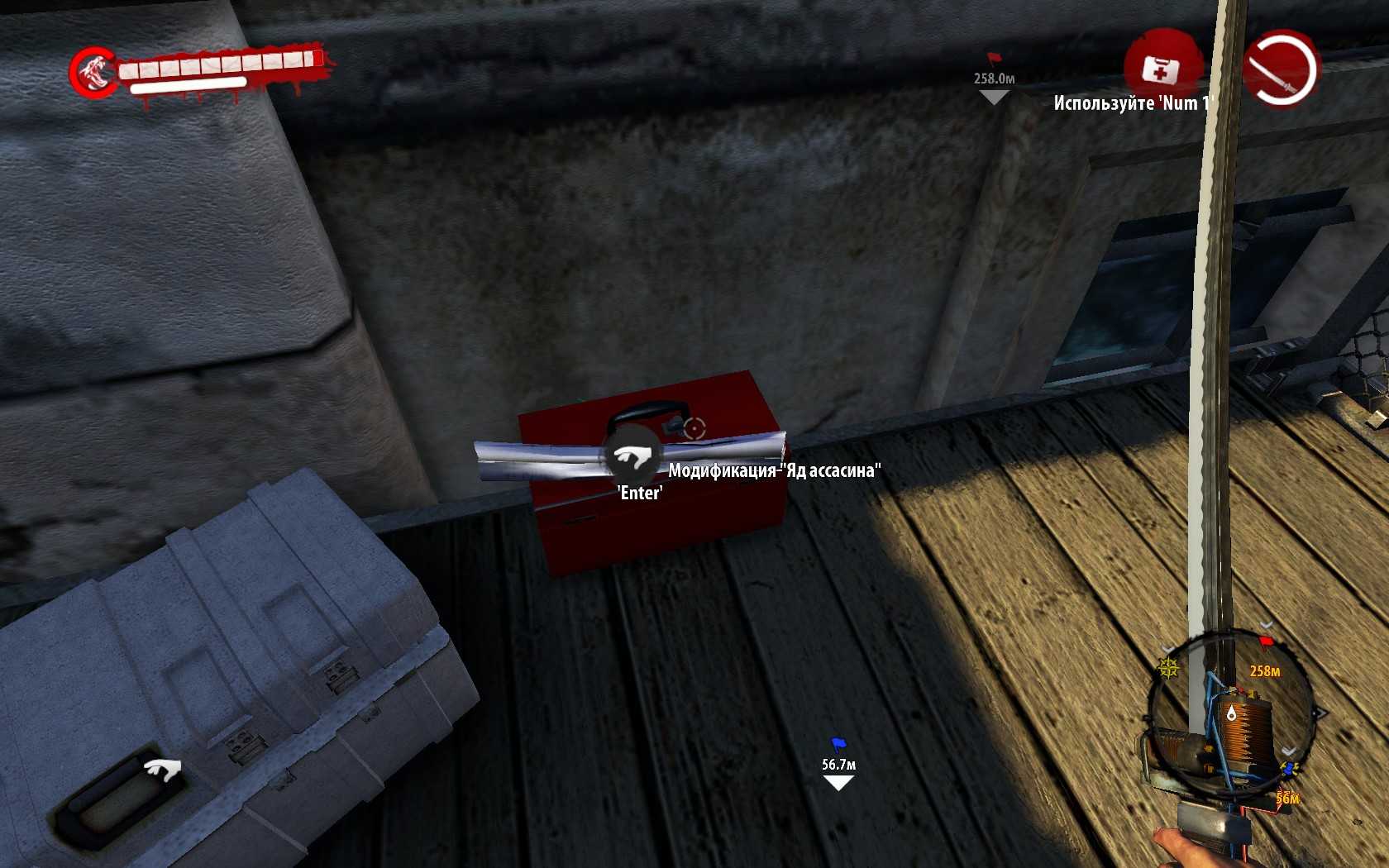The height and width of the screenshot is (868, 1389).
Task: Select the red flag waypoint marker
Action: [x=993, y=59]
